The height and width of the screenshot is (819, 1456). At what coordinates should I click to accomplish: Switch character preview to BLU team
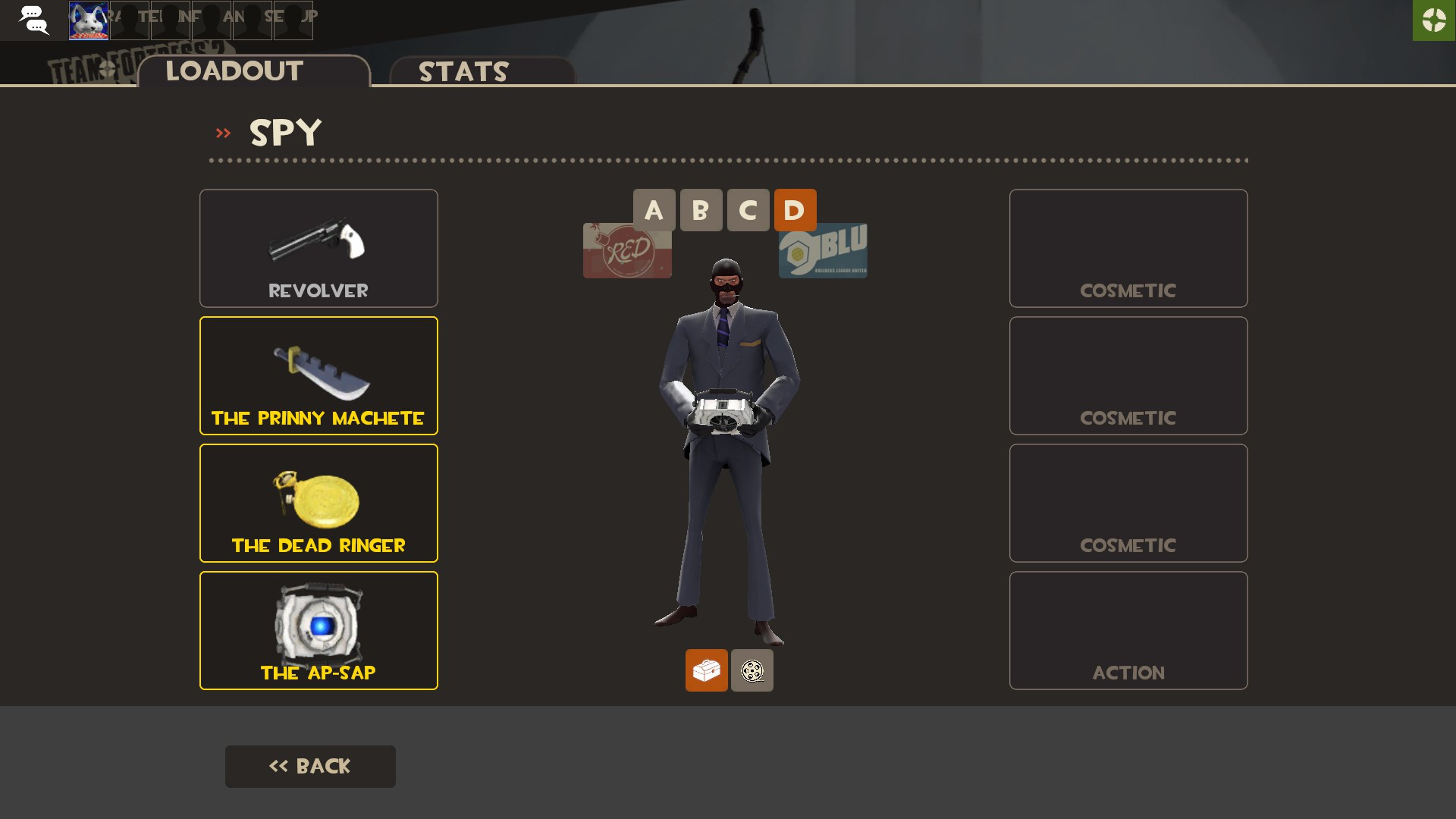click(x=823, y=250)
